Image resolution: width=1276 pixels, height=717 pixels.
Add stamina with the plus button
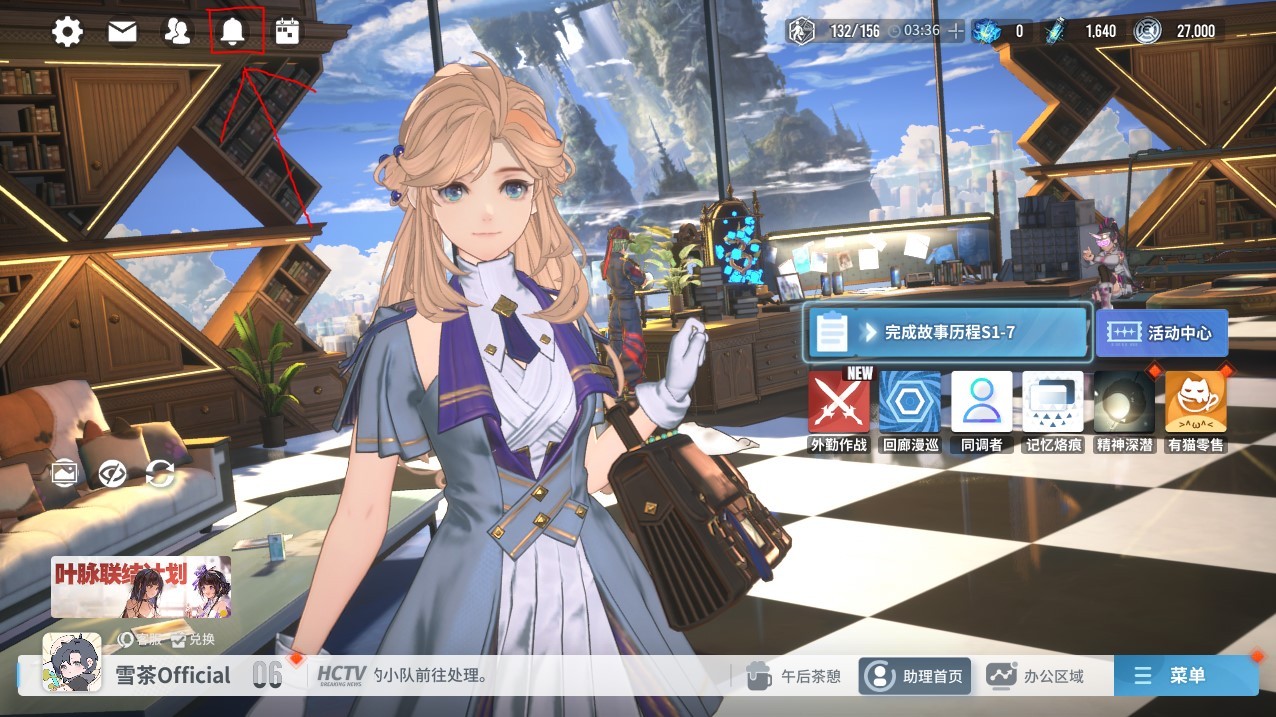pos(956,31)
